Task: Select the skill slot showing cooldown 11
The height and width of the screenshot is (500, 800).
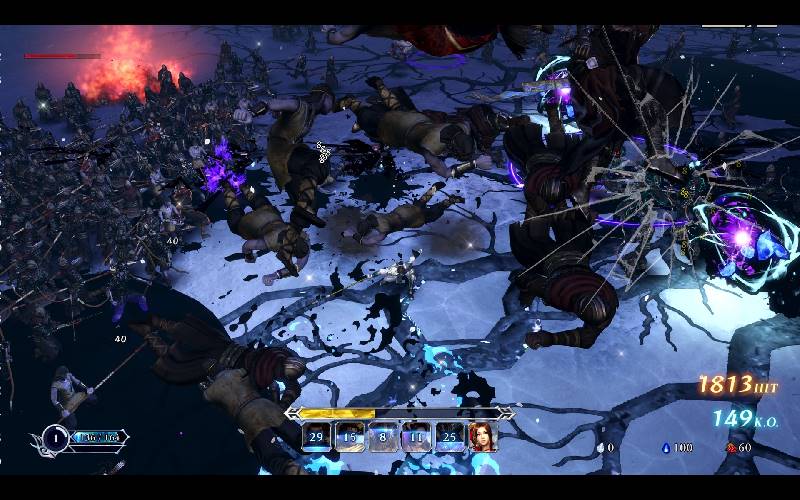Action: (x=416, y=437)
